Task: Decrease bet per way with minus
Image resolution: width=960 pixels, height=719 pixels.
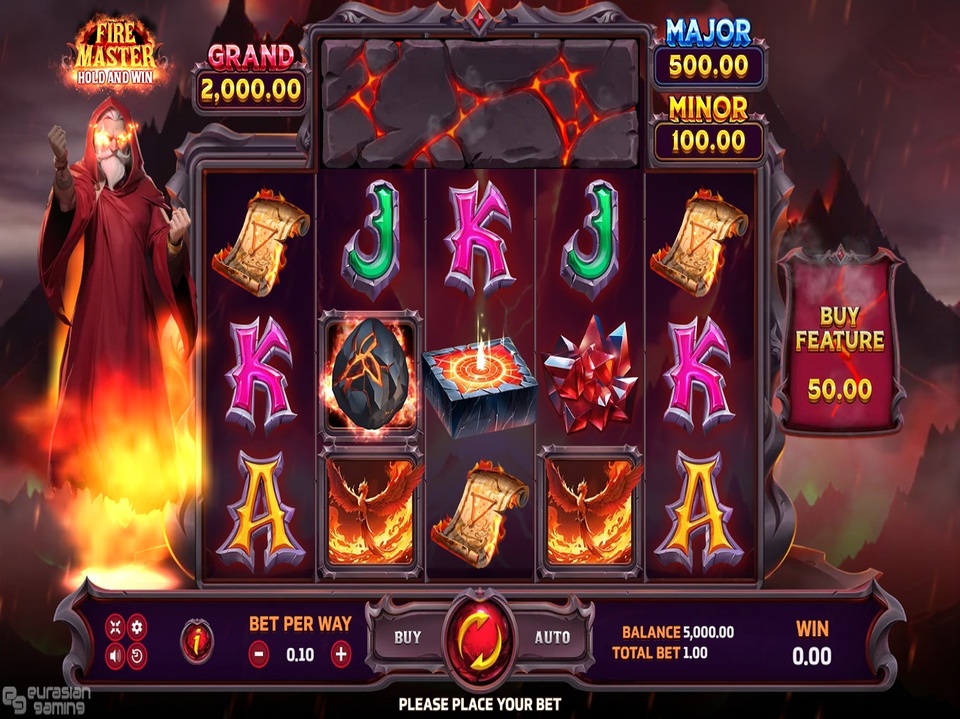Action: tap(259, 655)
